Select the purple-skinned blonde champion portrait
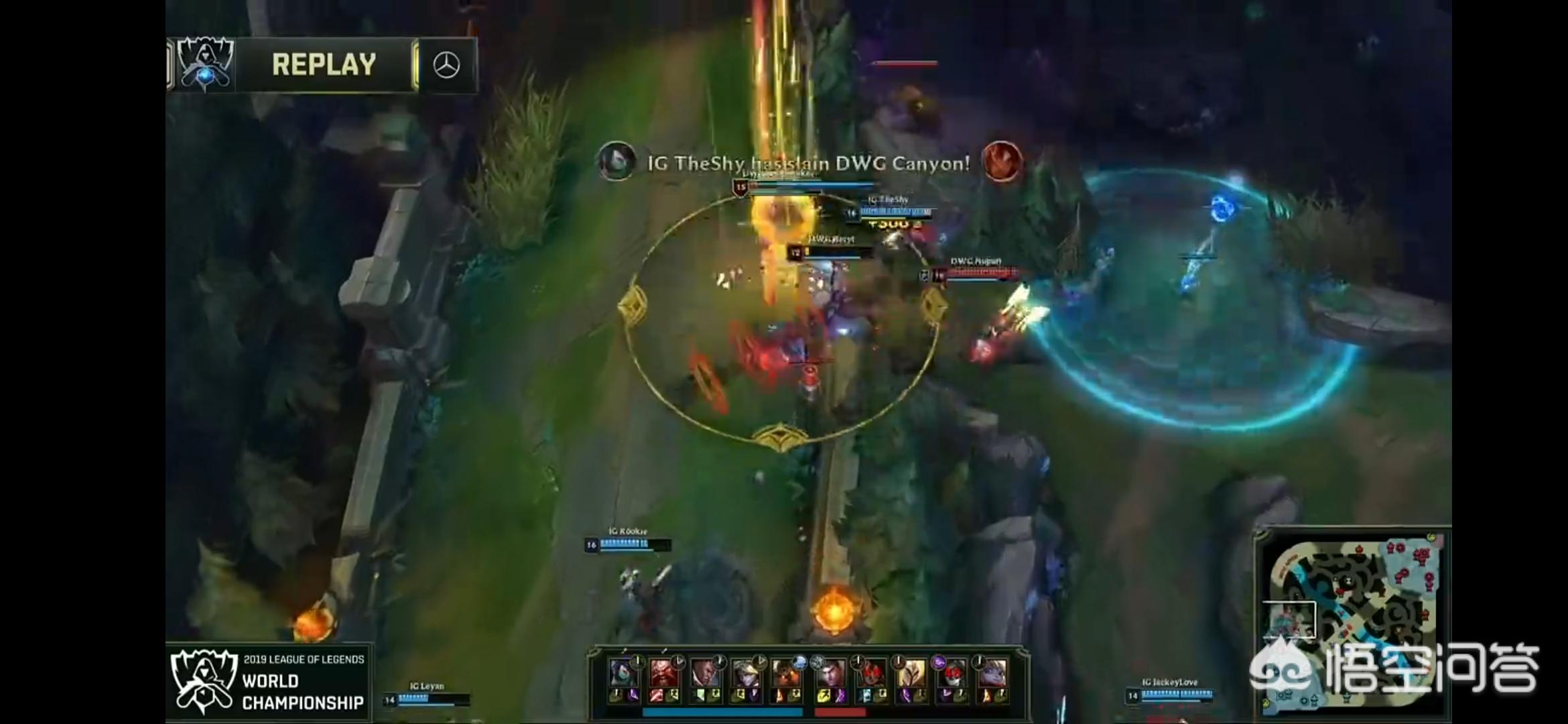 (x=992, y=673)
